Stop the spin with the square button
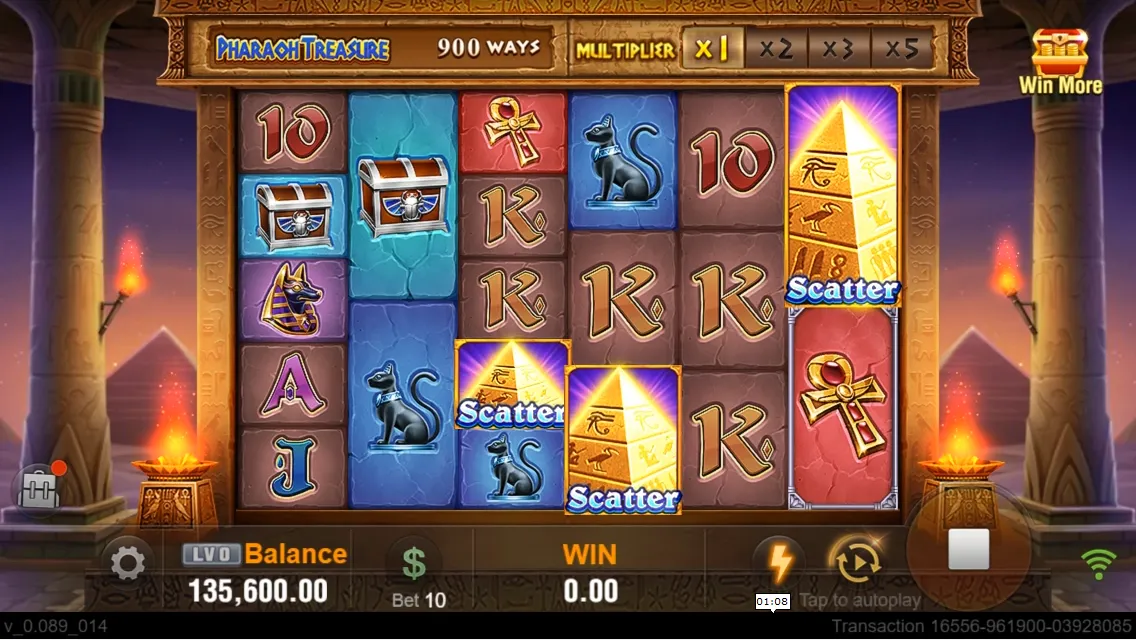 [968, 549]
